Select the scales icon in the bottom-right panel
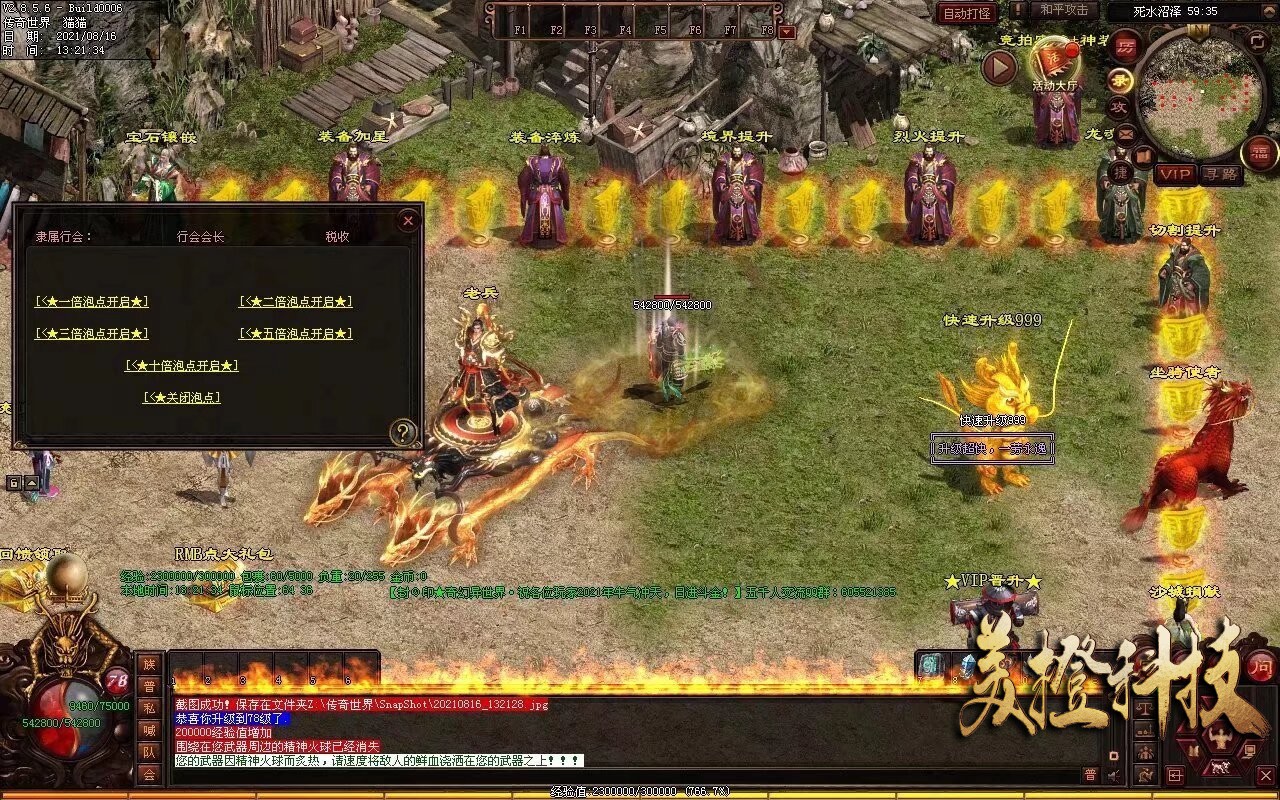 pyautogui.click(x=1145, y=707)
